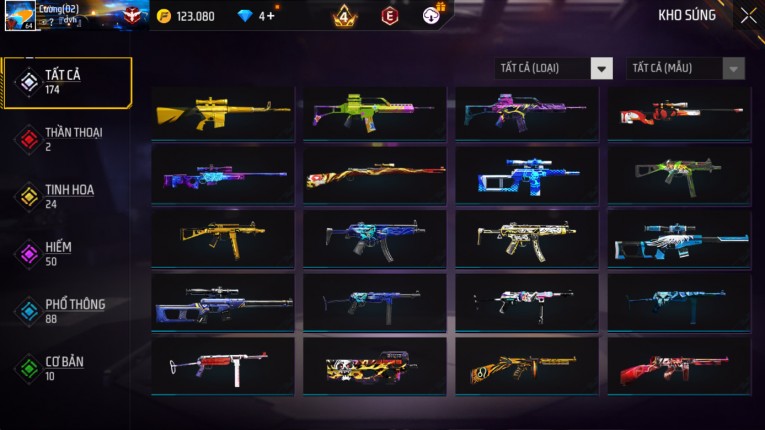The height and width of the screenshot is (430, 765).
Task: Open the TẤT CẢ (LOẠI) dropdown
Action: click(x=554, y=68)
